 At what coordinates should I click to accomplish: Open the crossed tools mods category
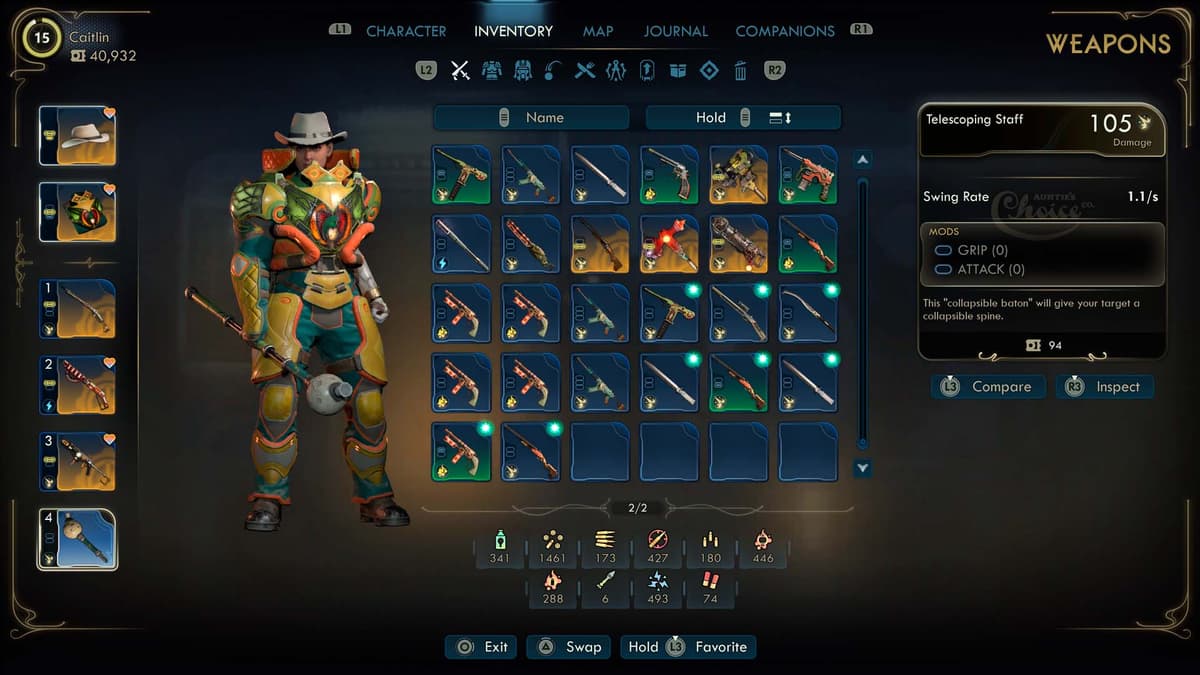coord(585,70)
